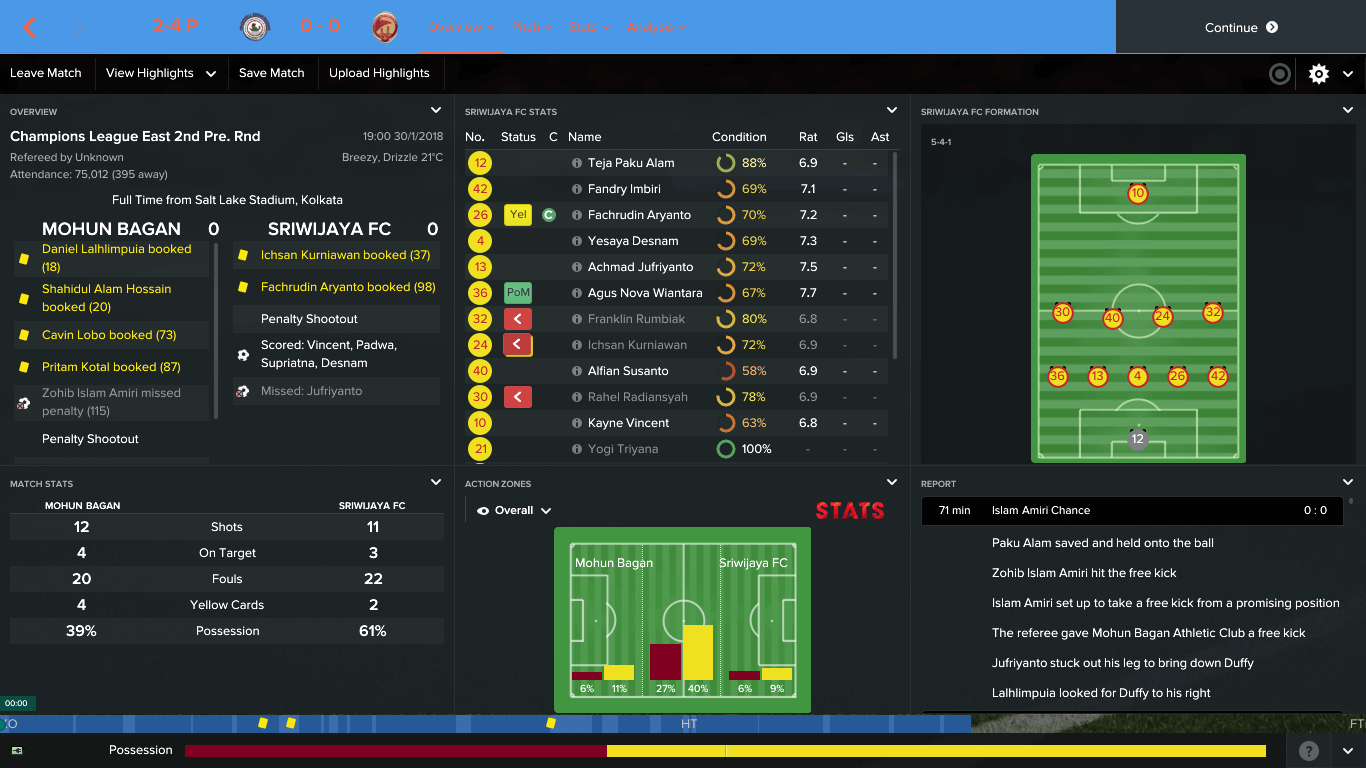This screenshot has width=1366, height=768.
Task: Open the Analysis tab
Action: [656, 27]
